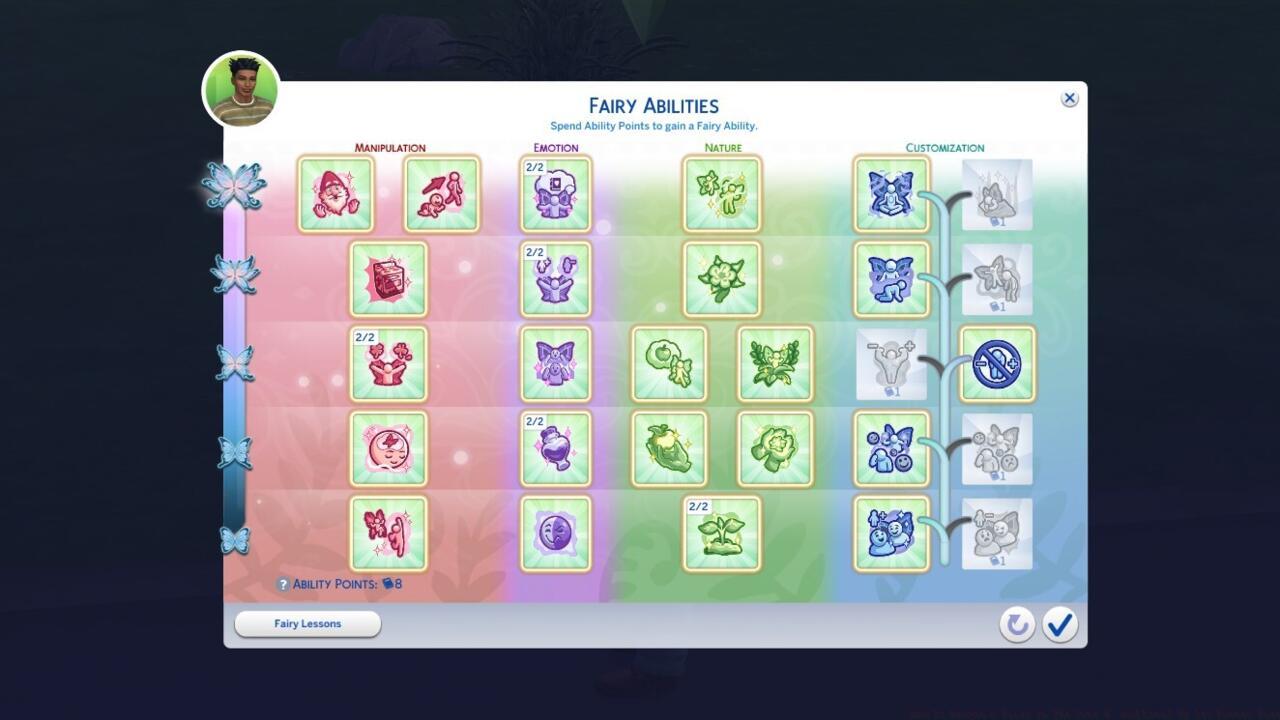1280x720 pixels.
Task: Click the Customization column header
Action: (x=943, y=147)
